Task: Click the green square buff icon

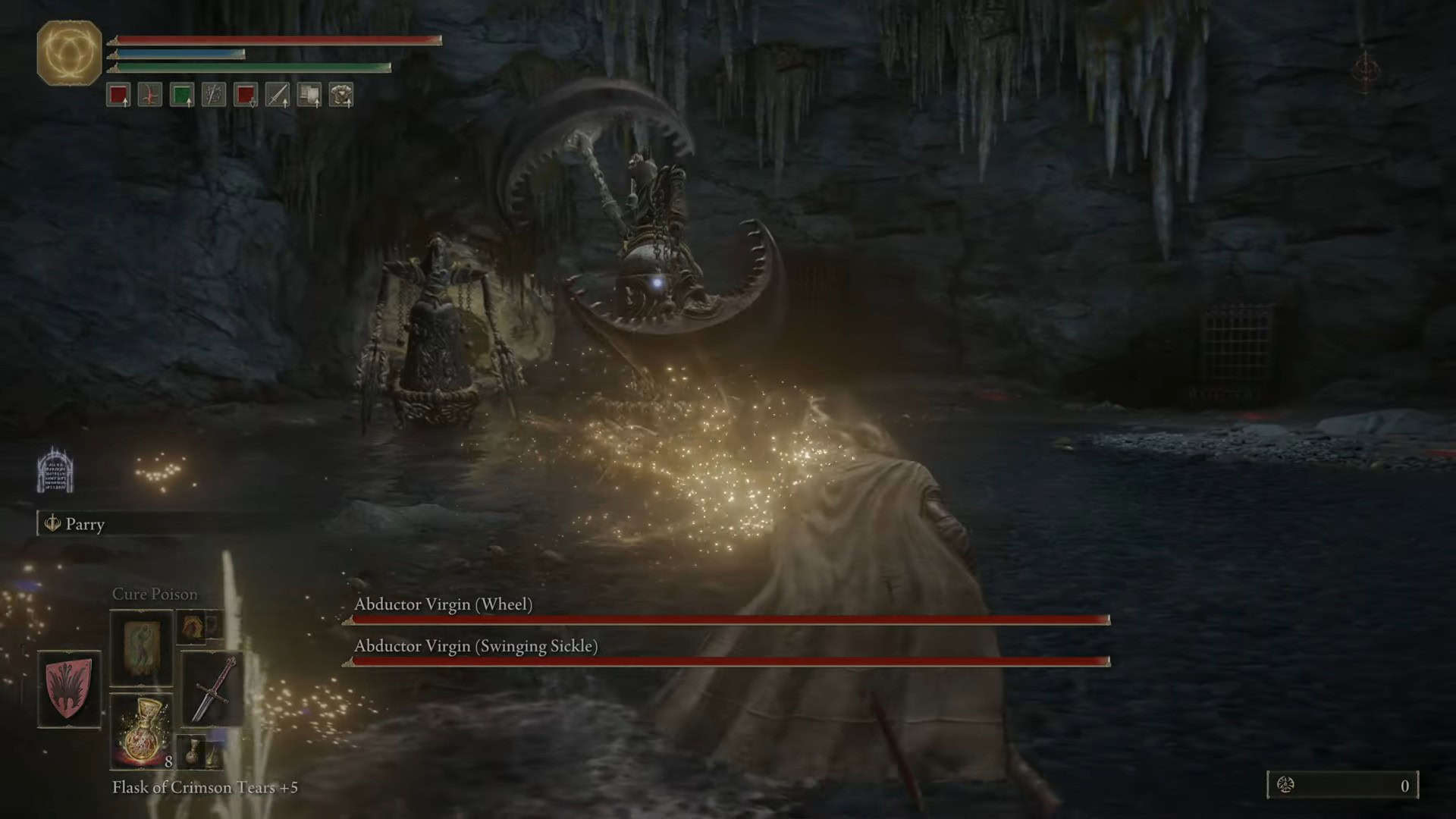Action: click(x=182, y=95)
